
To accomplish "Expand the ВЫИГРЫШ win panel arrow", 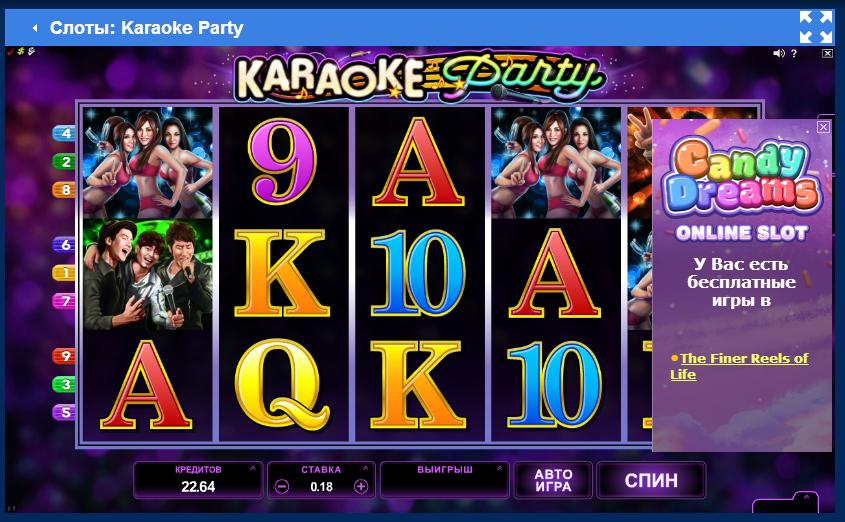I will (x=500, y=468).
